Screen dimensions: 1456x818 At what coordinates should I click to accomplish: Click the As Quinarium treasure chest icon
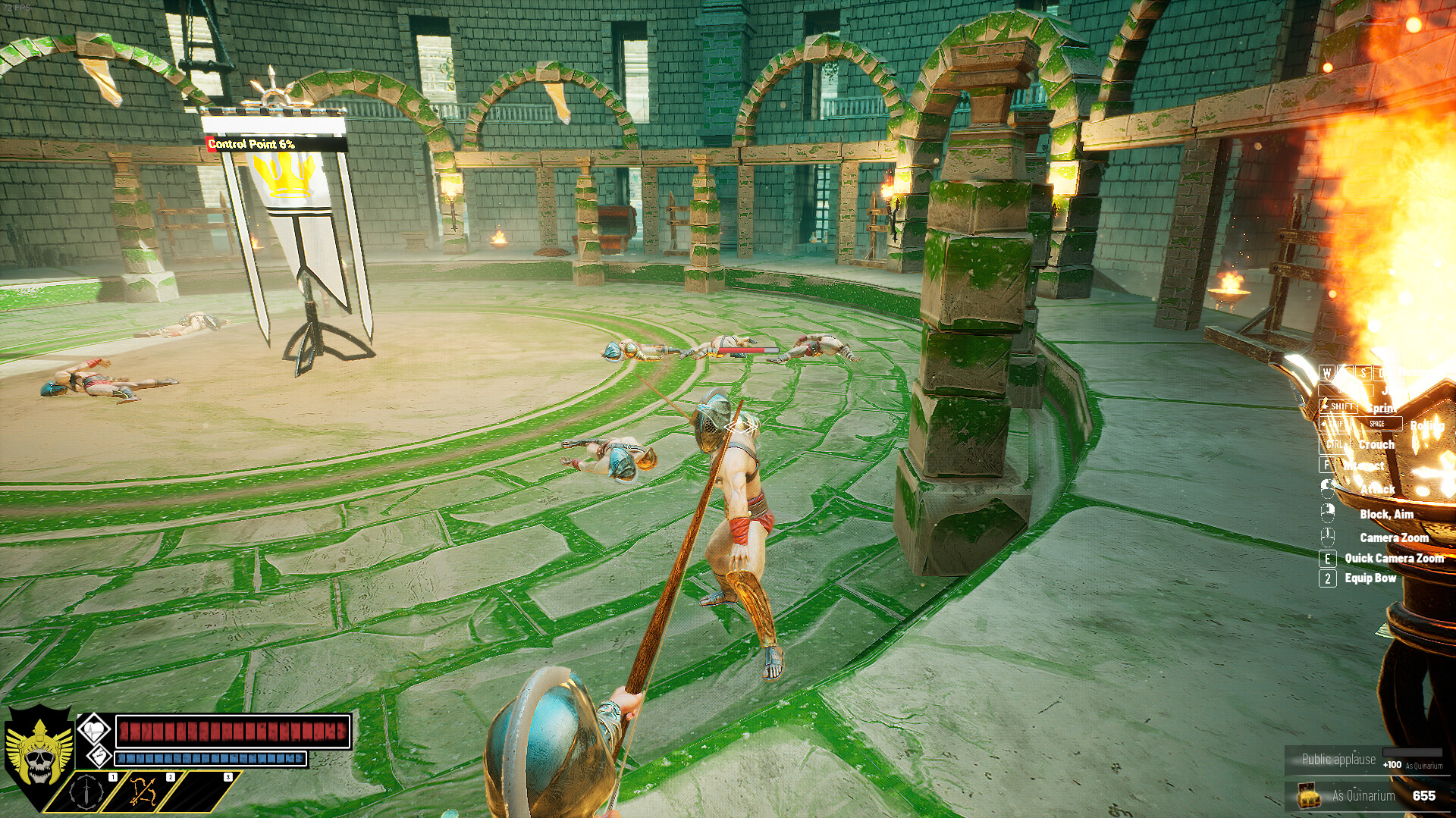pos(1307,796)
